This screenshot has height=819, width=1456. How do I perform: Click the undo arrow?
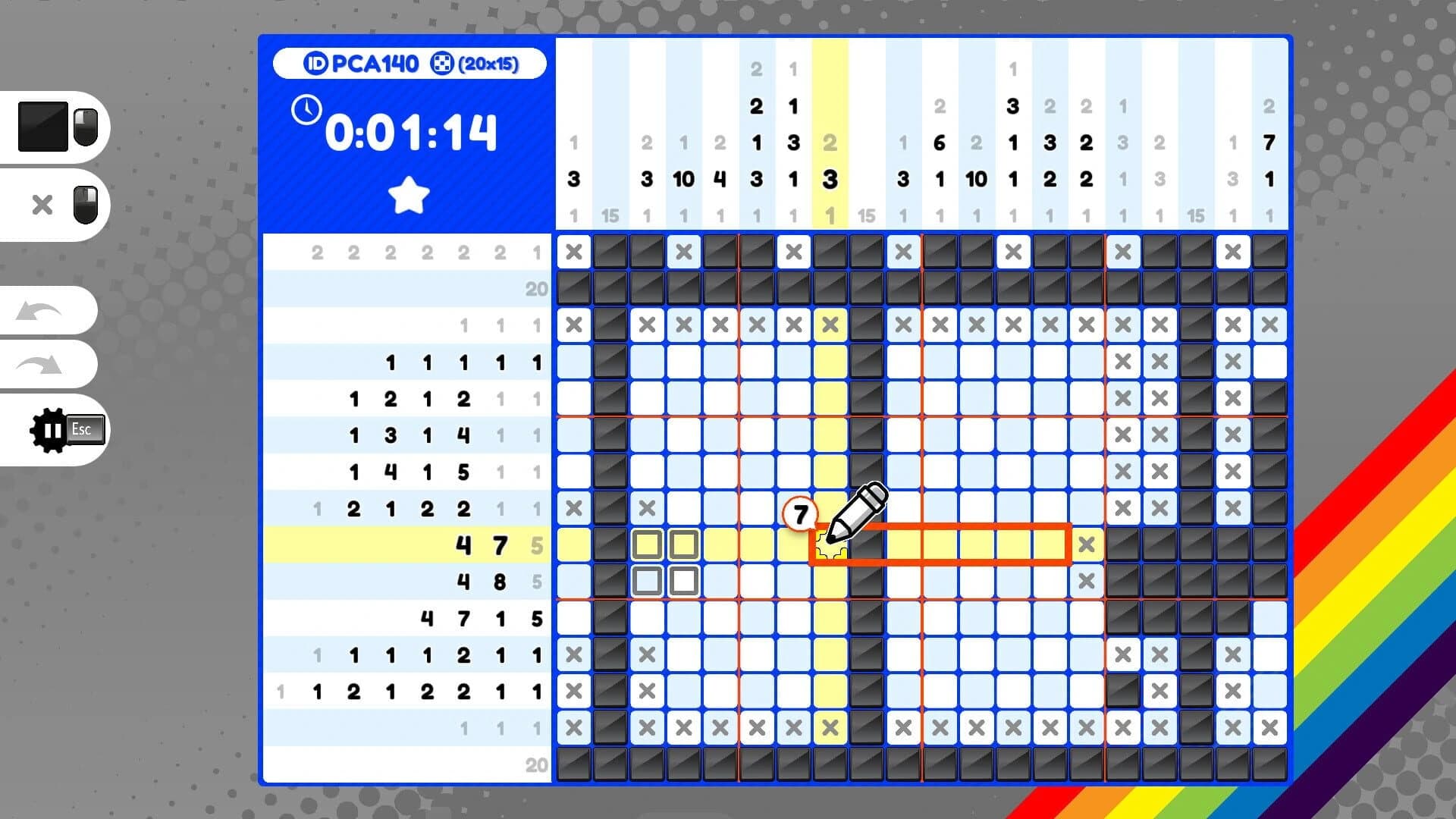pyautogui.click(x=38, y=310)
